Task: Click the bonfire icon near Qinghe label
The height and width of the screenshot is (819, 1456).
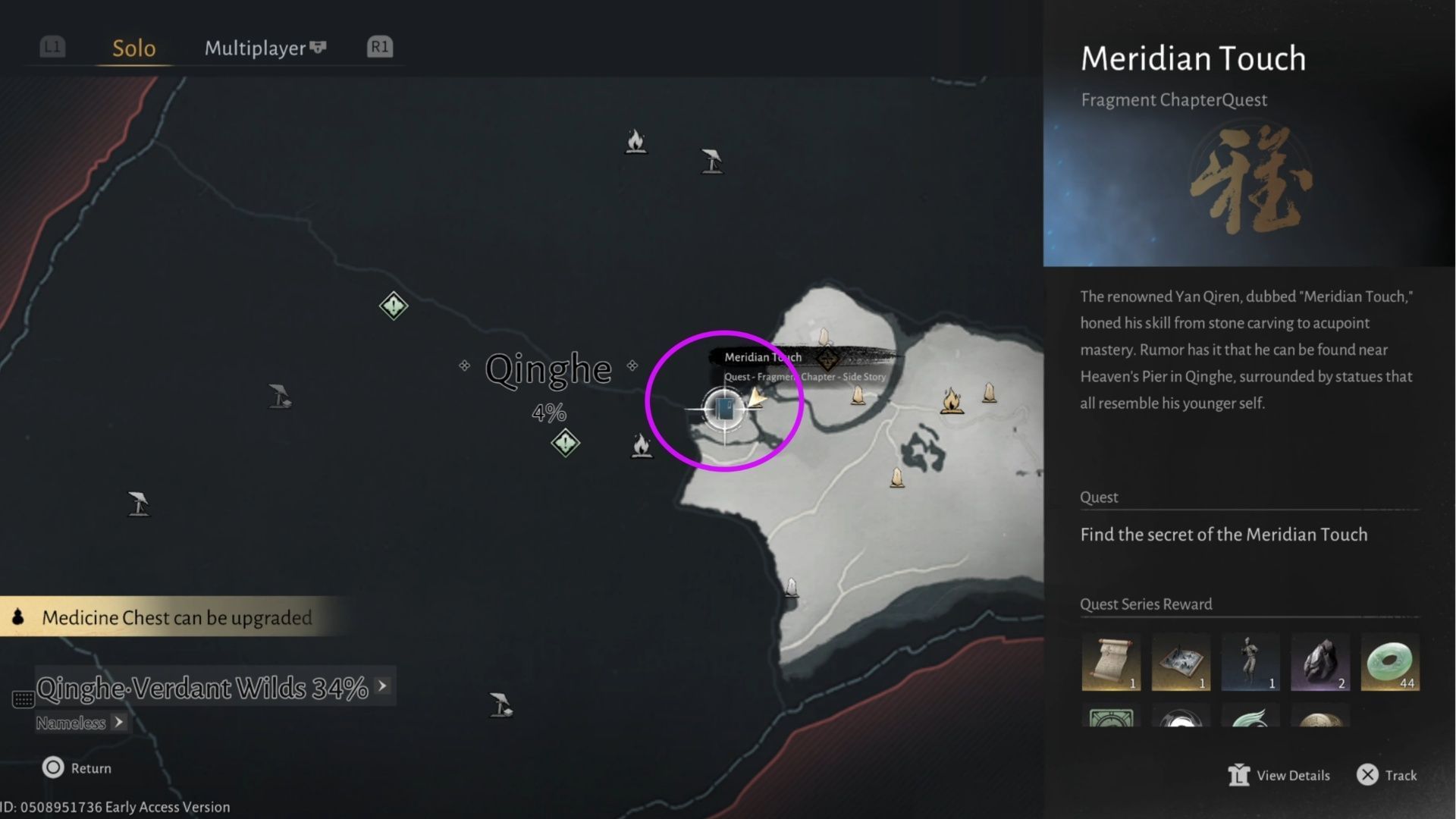Action: click(641, 446)
